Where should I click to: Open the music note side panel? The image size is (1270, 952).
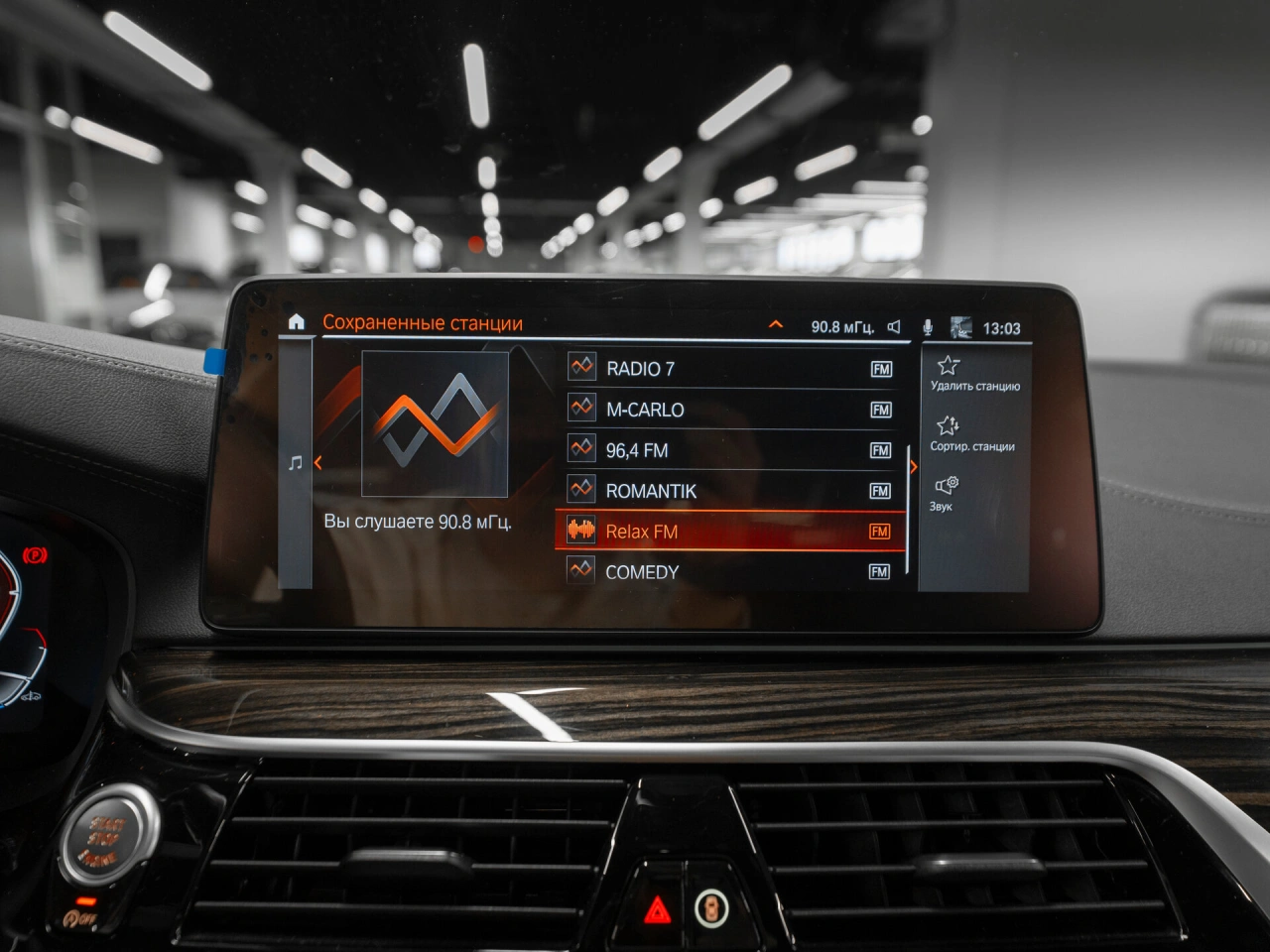point(295,463)
